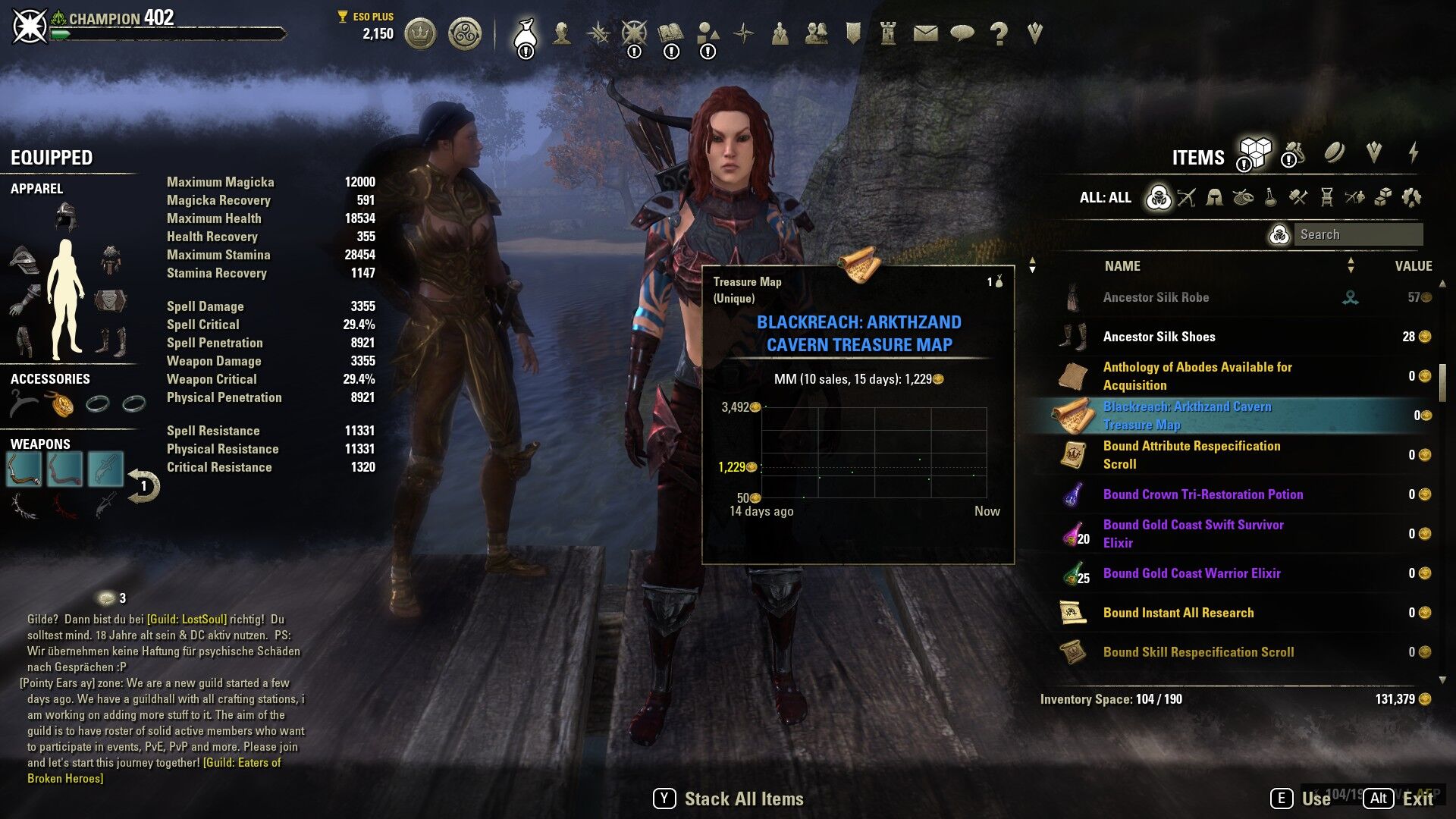Filter inventory by consumables potion icon
This screenshot has width=1456, height=819.
pyautogui.click(x=1270, y=198)
